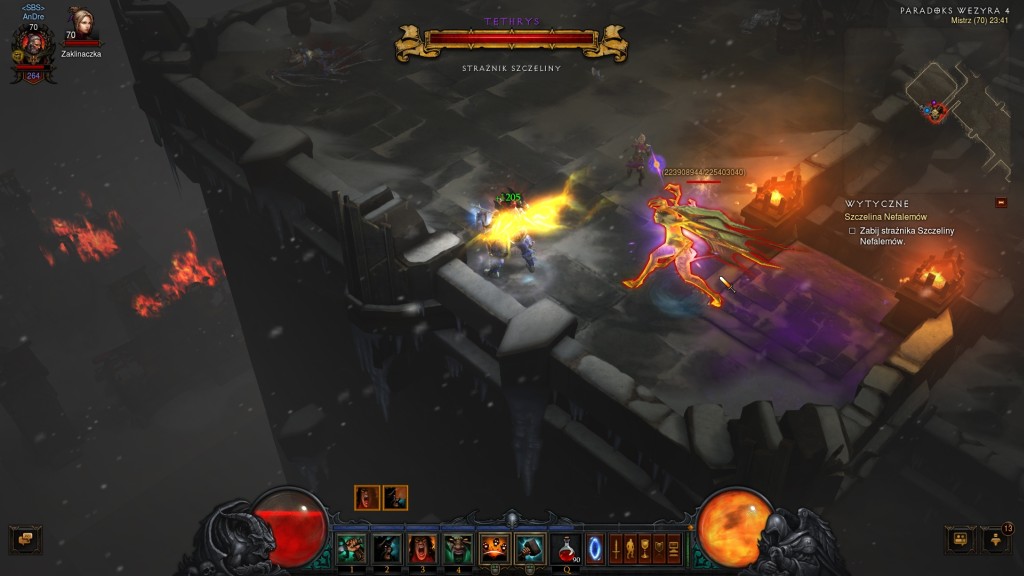This screenshot has height=576, width=1024.
Task: Open the character inventory figure button
Action: tap(630, 548)
